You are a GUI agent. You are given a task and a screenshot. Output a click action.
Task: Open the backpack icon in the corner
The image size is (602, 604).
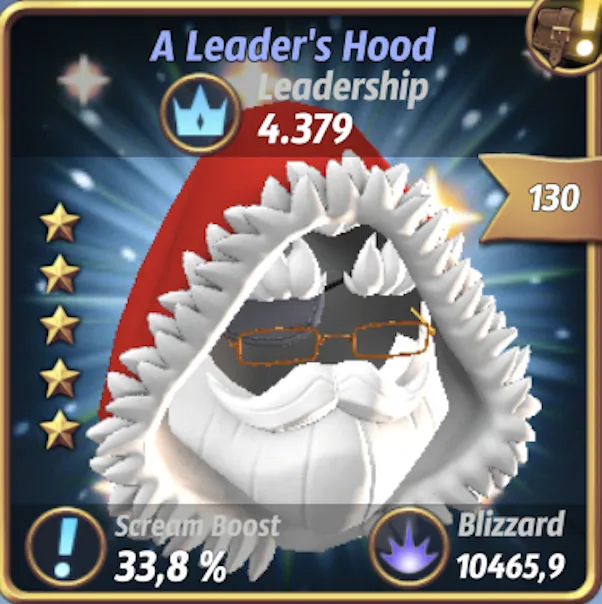[571, 32]
